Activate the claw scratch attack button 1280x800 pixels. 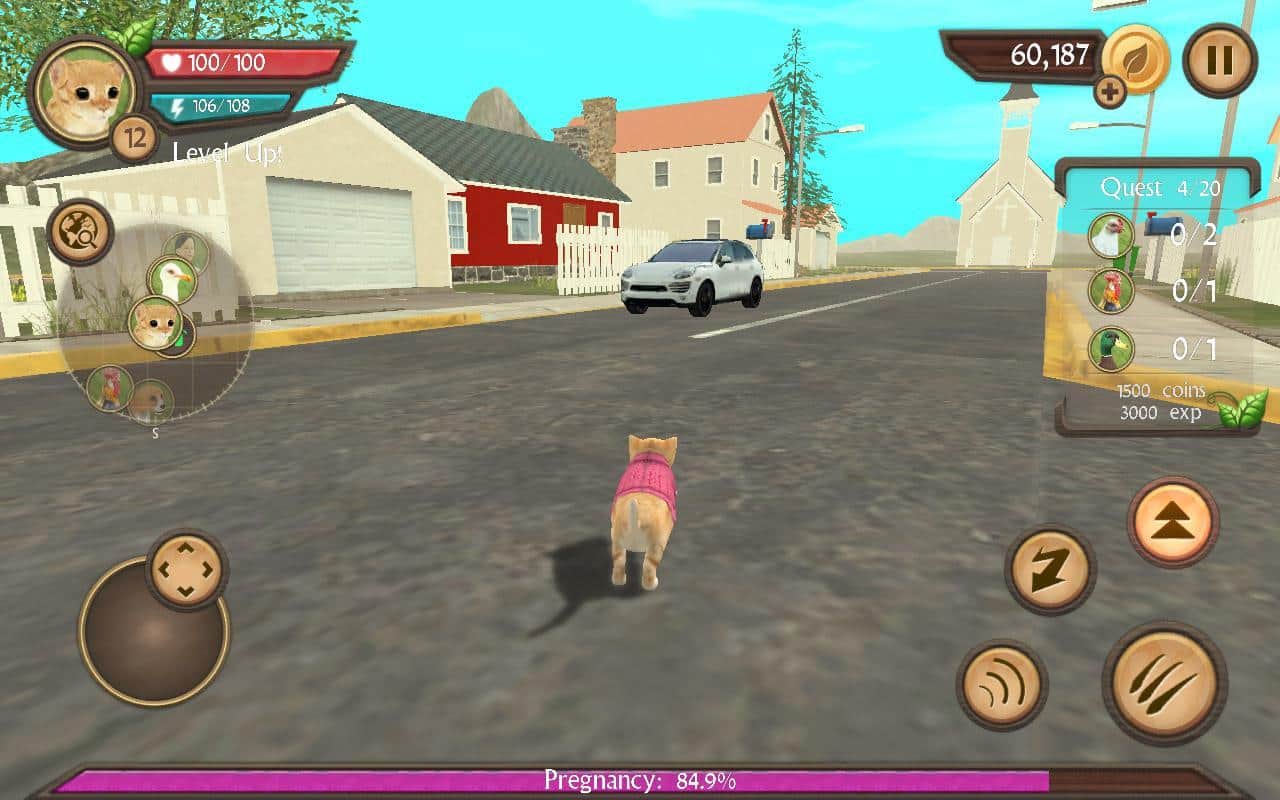tap(1164, 683)
